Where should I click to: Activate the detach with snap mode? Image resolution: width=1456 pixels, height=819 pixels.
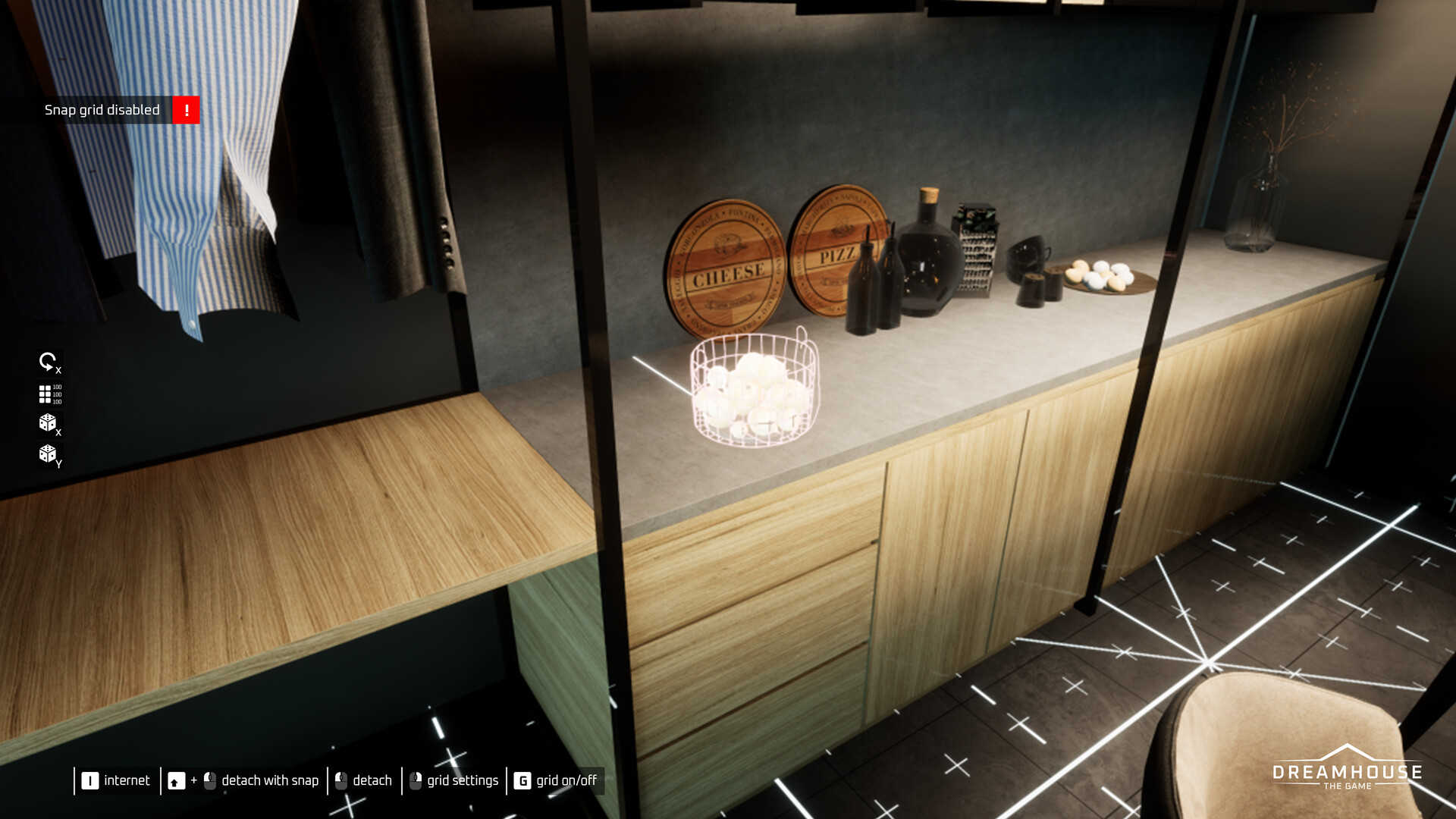(x=270, y=780)
